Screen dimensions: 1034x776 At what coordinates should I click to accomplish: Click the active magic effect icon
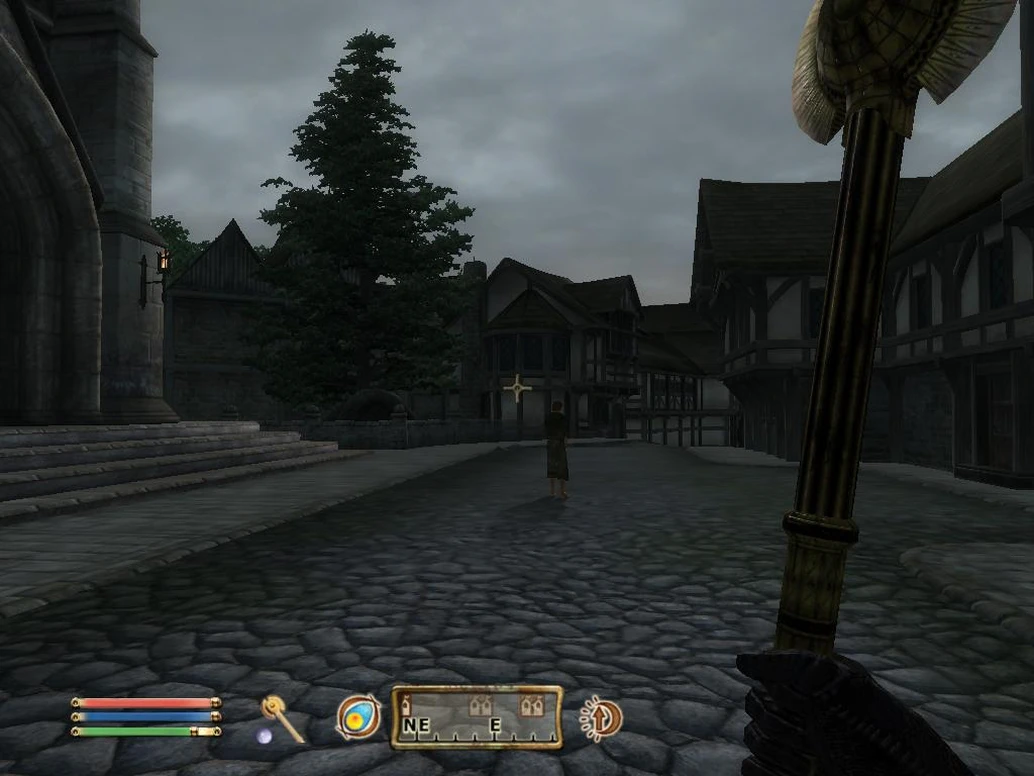[601, 718]
